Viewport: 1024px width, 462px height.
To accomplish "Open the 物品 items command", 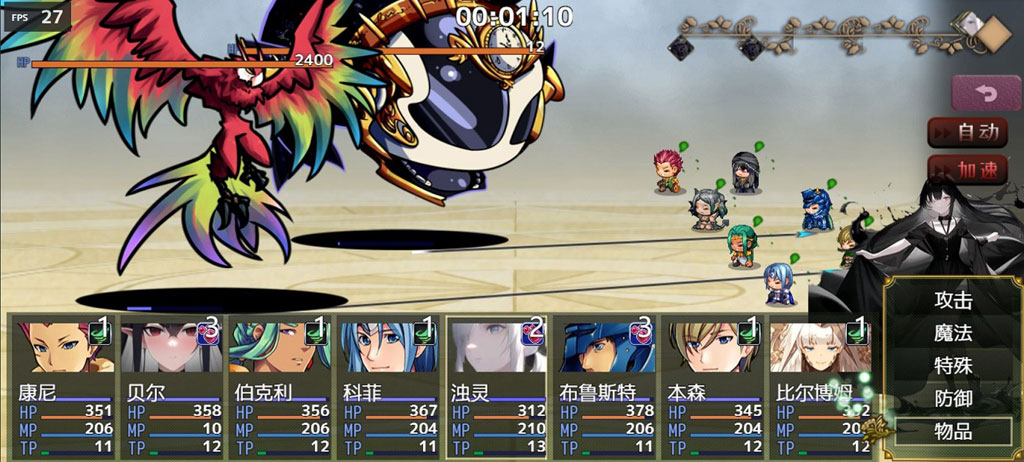I will 952,432.
